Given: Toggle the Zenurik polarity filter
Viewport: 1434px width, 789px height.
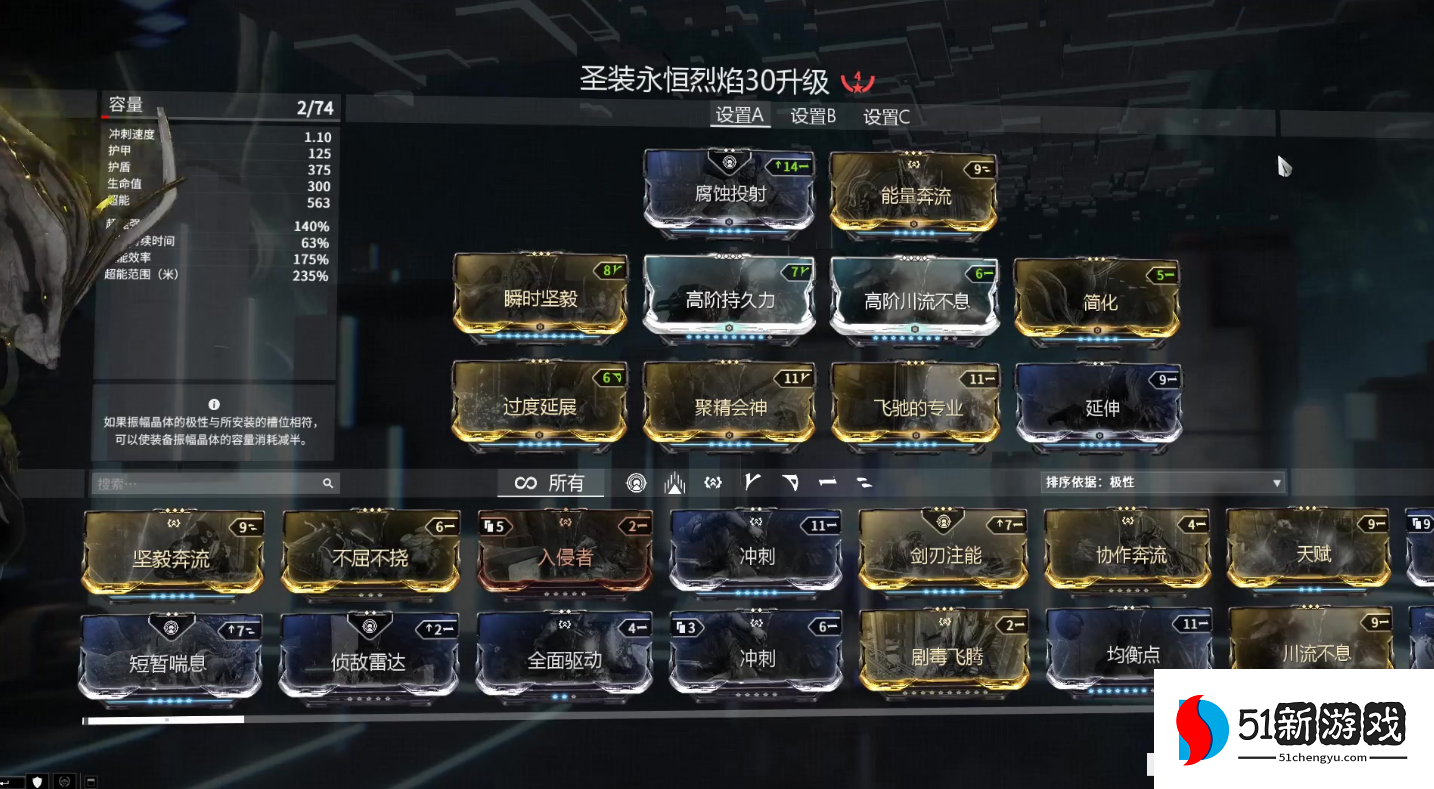Looking at the screenshot, I should click(x=862, y=482).
